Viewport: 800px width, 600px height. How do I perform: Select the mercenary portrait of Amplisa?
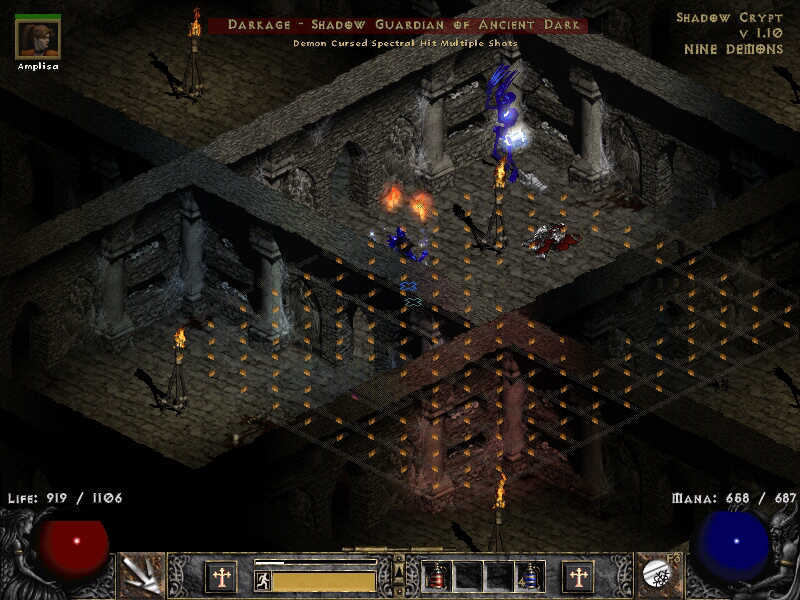38,38
